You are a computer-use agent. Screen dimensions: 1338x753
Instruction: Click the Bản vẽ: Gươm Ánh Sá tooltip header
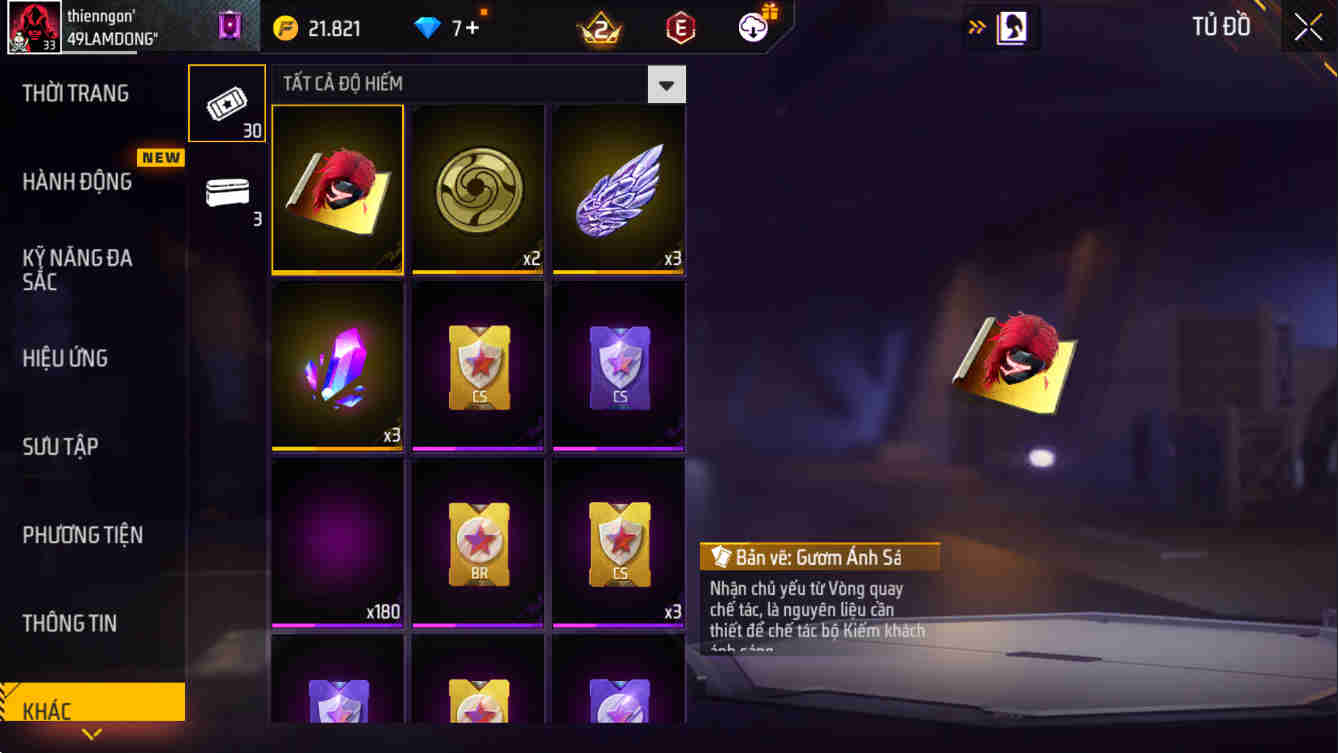click(820, 558)
